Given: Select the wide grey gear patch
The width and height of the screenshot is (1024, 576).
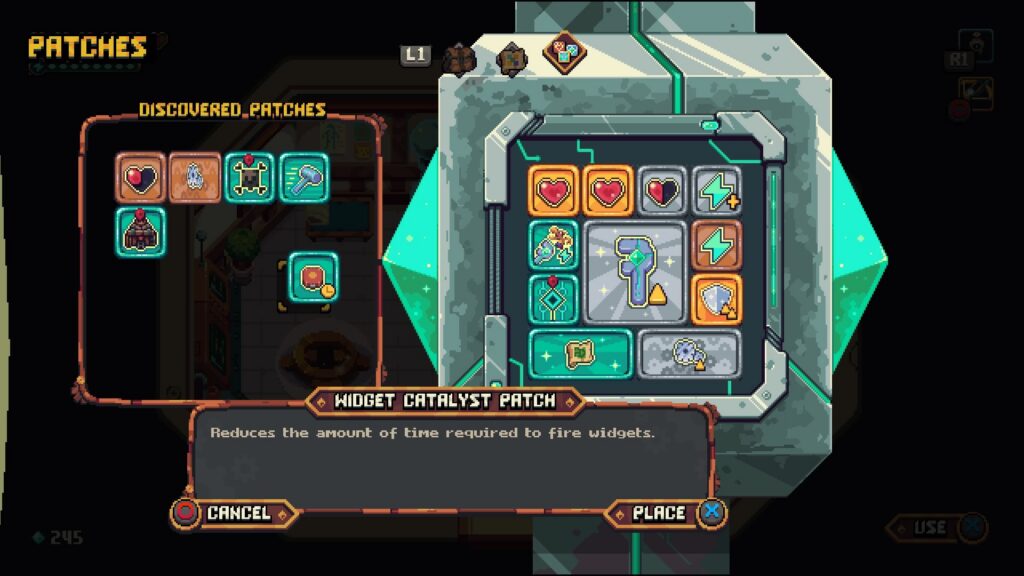Looking at the screenshot, I should (689, 353).
